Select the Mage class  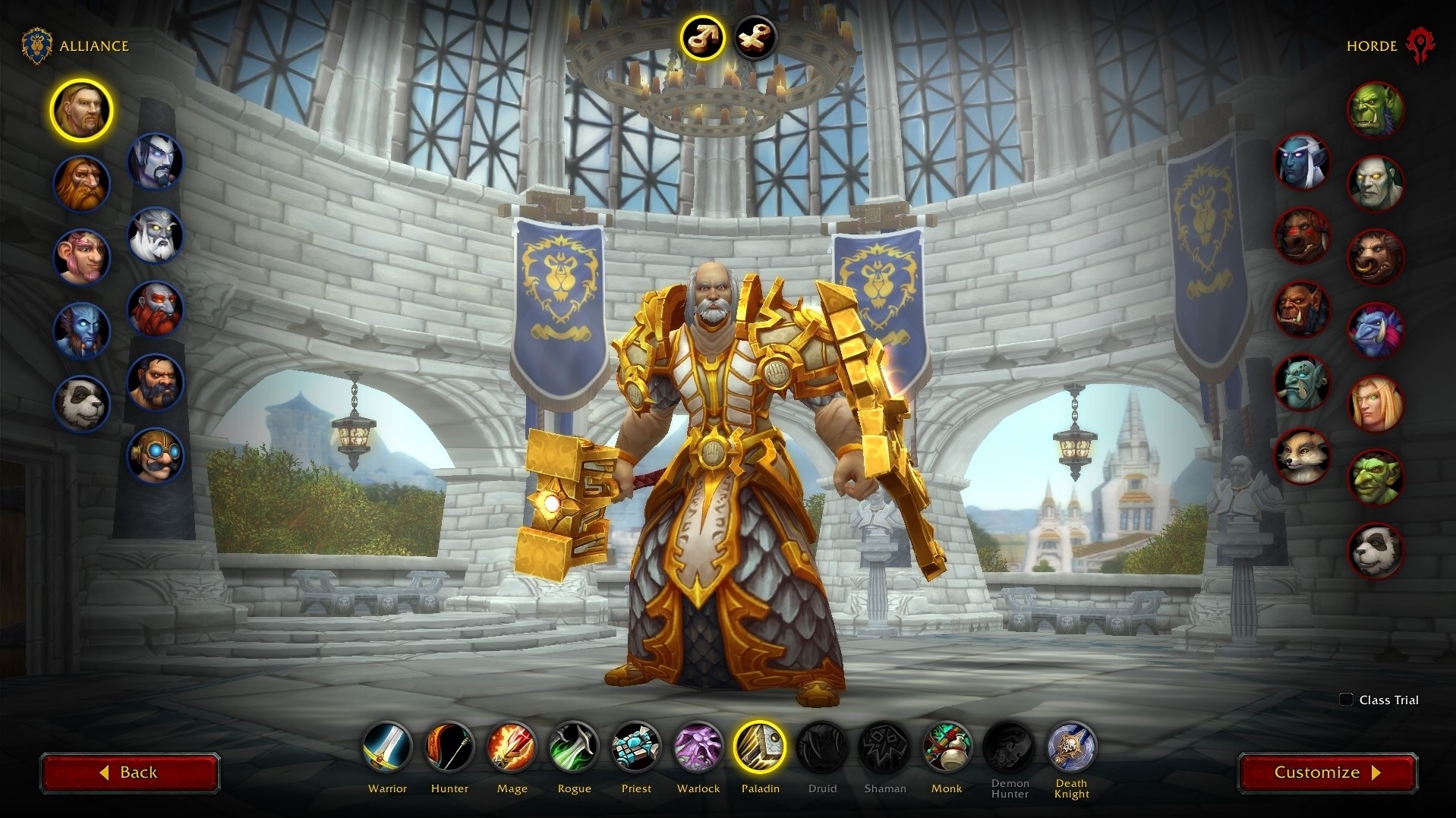(512, 747)
